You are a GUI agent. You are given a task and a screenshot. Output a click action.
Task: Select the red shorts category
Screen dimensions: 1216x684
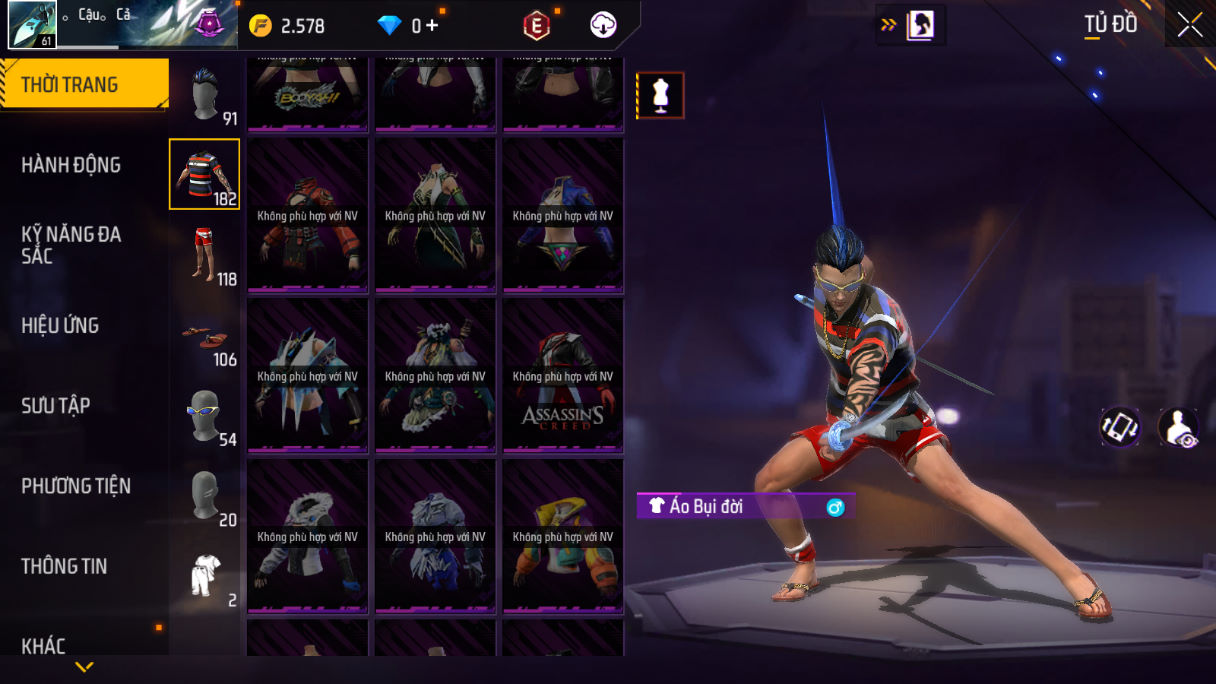(204, 255)
